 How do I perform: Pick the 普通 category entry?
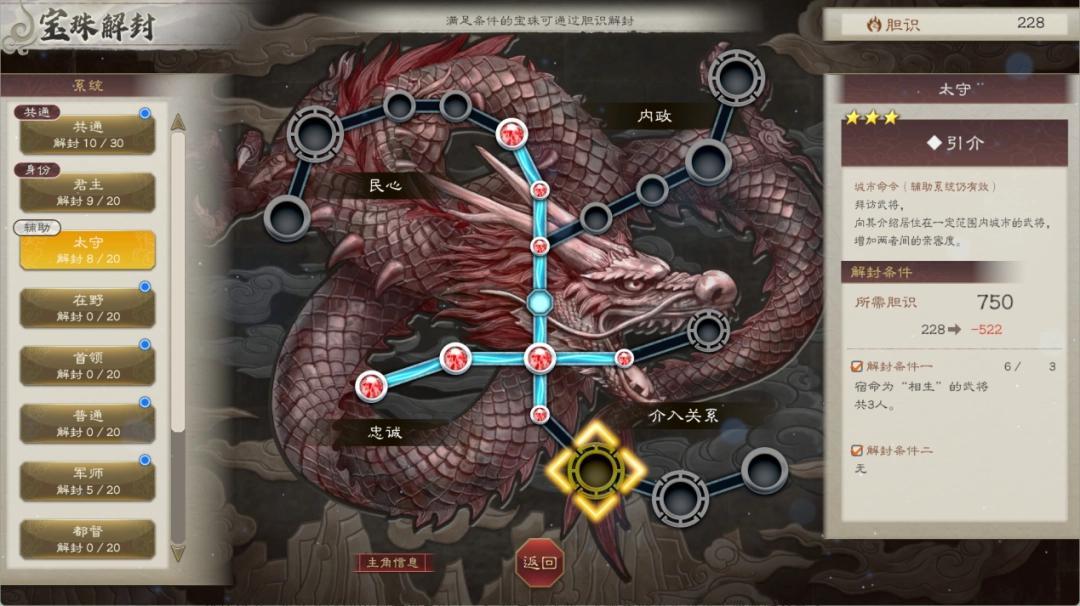[88, 423]
